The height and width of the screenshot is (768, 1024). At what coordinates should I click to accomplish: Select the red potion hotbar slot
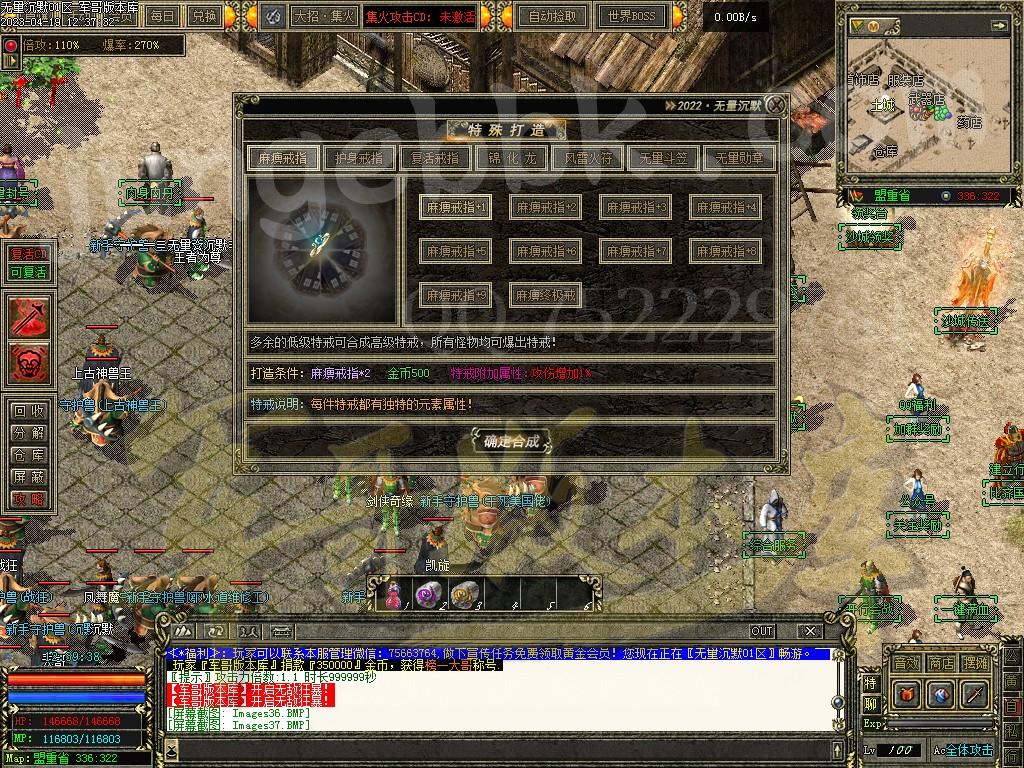(x=392, y=594)
